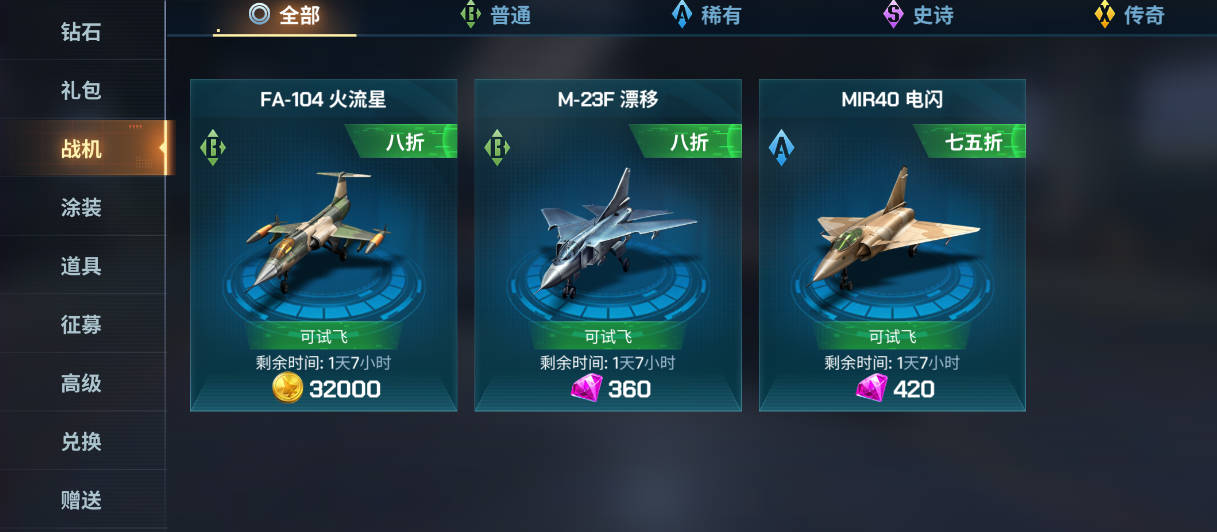Switch to the 征募 (Recruit) category
This screenshot has width=1217, height=532.
[81, 325]
